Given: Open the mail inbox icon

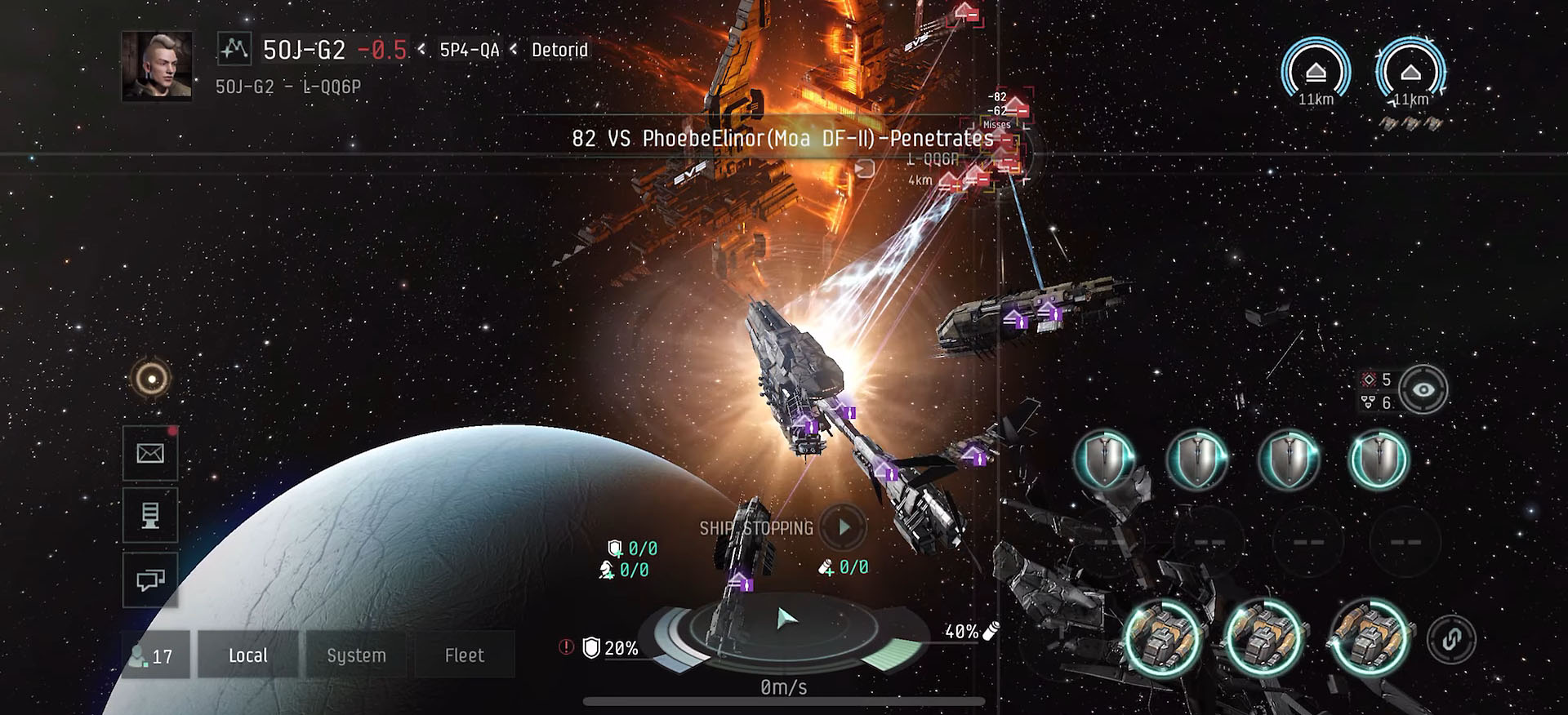Looking at the screenshot, I should [x=149, y=453].
